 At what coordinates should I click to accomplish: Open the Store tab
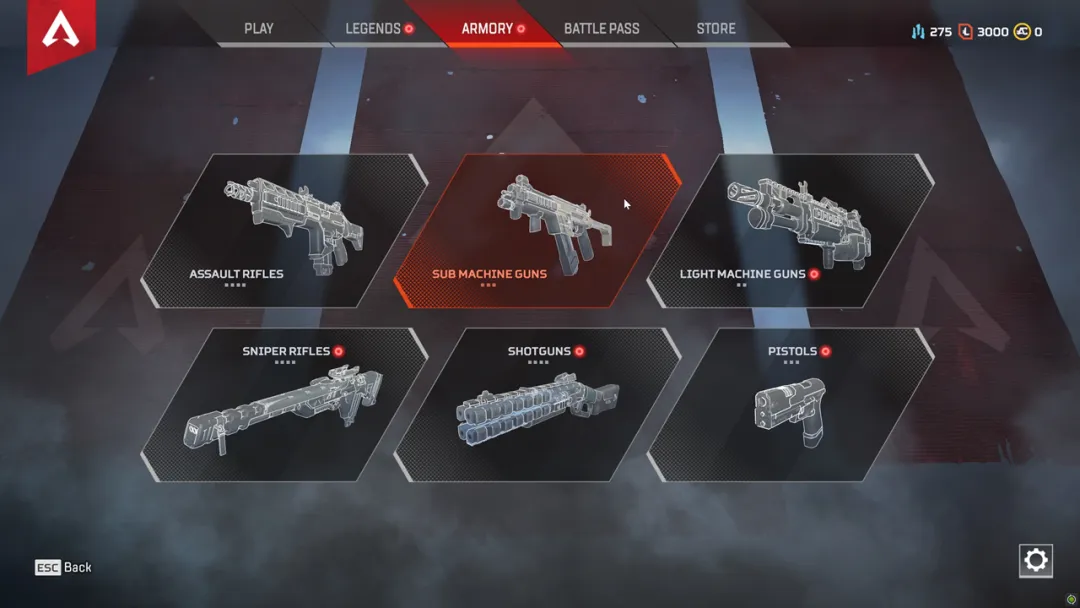point(716,29)
